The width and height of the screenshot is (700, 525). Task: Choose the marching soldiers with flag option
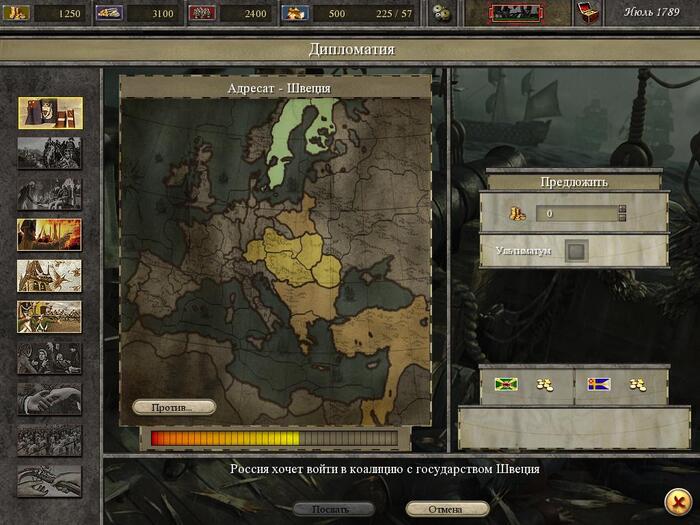(50, 316)
